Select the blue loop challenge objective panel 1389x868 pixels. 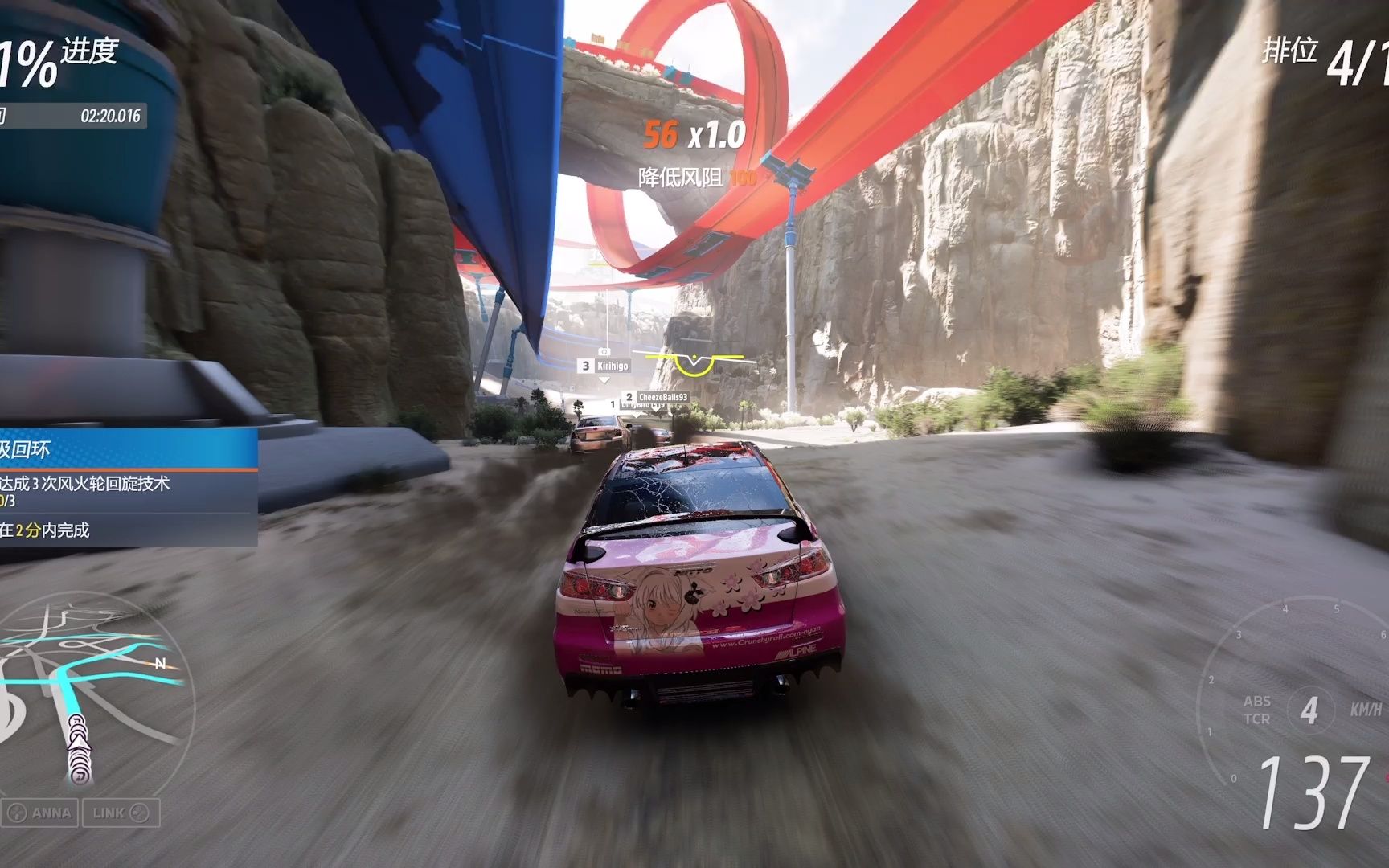click(x=127, y=488)
